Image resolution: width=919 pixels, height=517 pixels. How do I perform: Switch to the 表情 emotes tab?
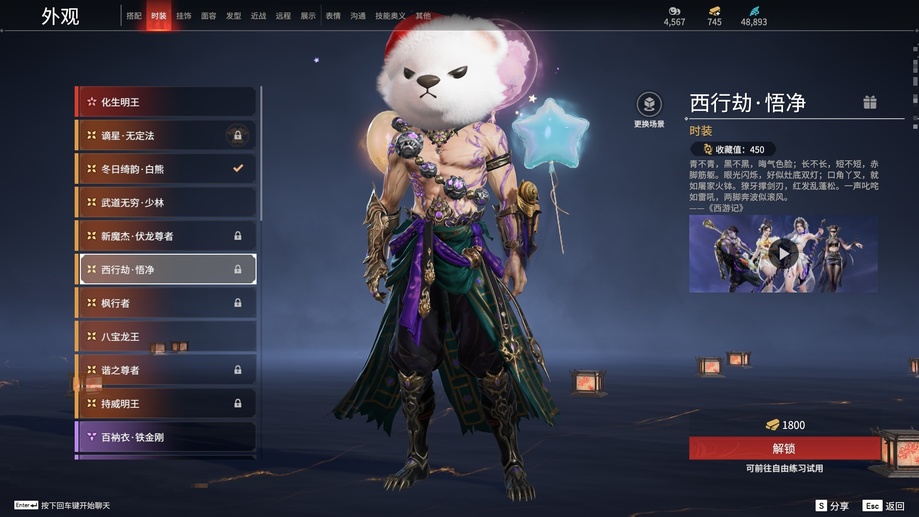tap(333, 16)
